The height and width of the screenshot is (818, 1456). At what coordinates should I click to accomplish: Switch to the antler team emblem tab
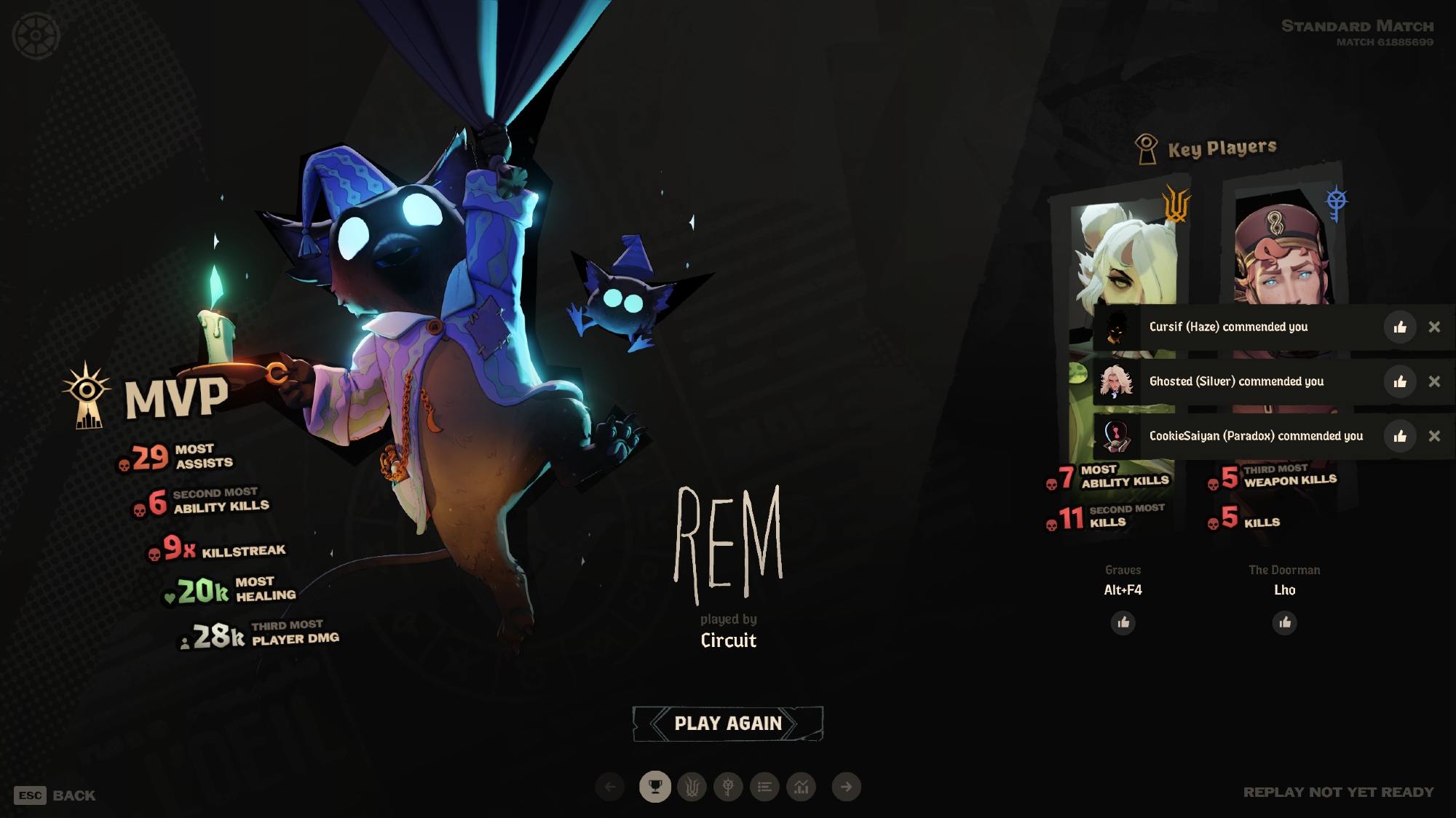(x=692, y=787)
